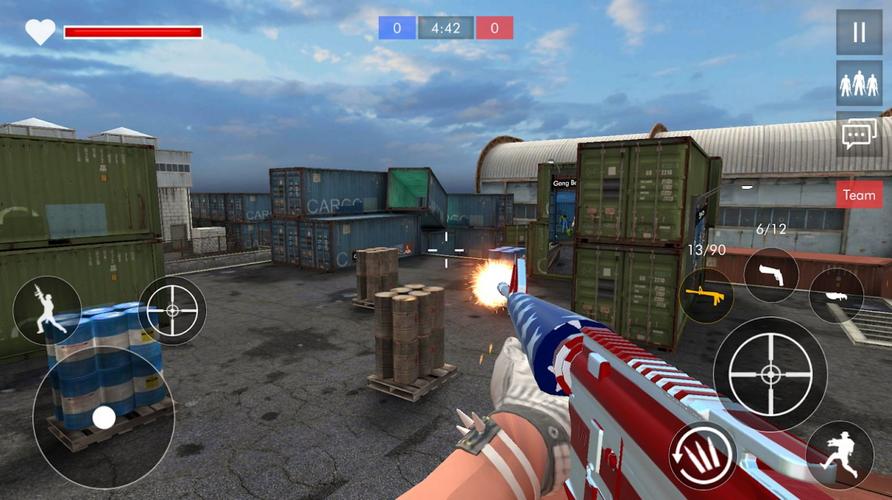Reload weapon with the bullets button
Viewport: 892px width, 500px height.
[x=702, y=456]
